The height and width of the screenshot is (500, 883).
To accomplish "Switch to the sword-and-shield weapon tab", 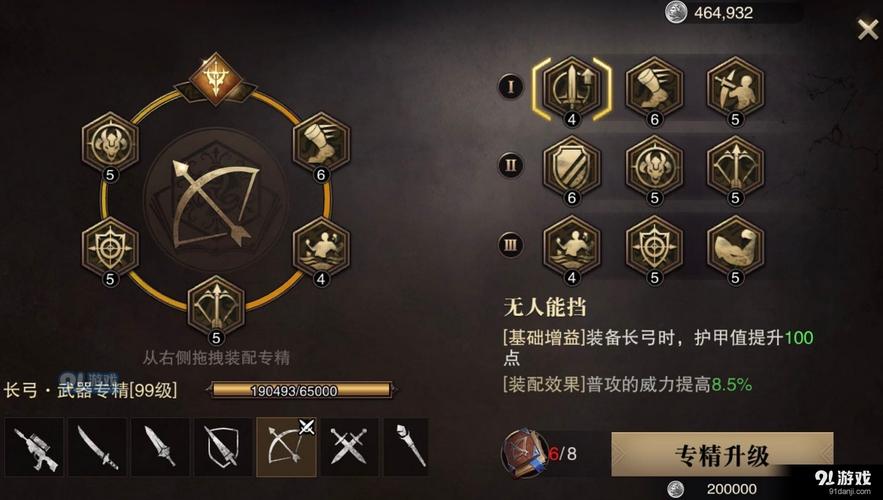I will [222, 446].
